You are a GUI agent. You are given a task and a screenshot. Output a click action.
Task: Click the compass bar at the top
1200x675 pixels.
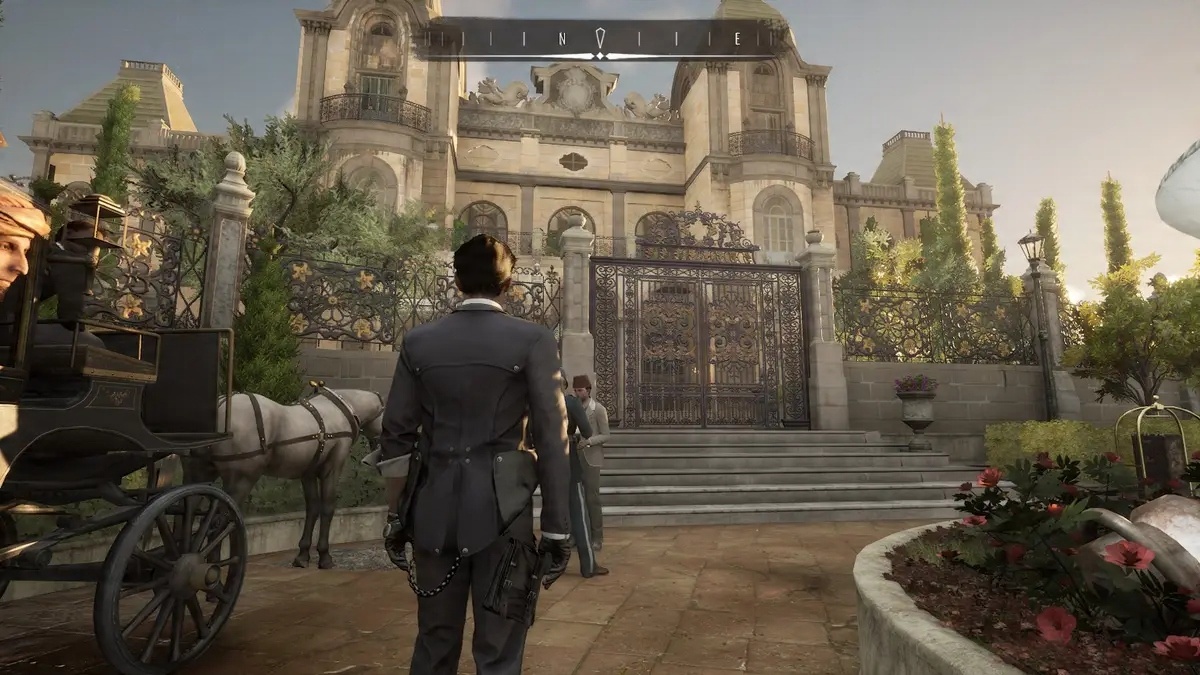point(600,39)
